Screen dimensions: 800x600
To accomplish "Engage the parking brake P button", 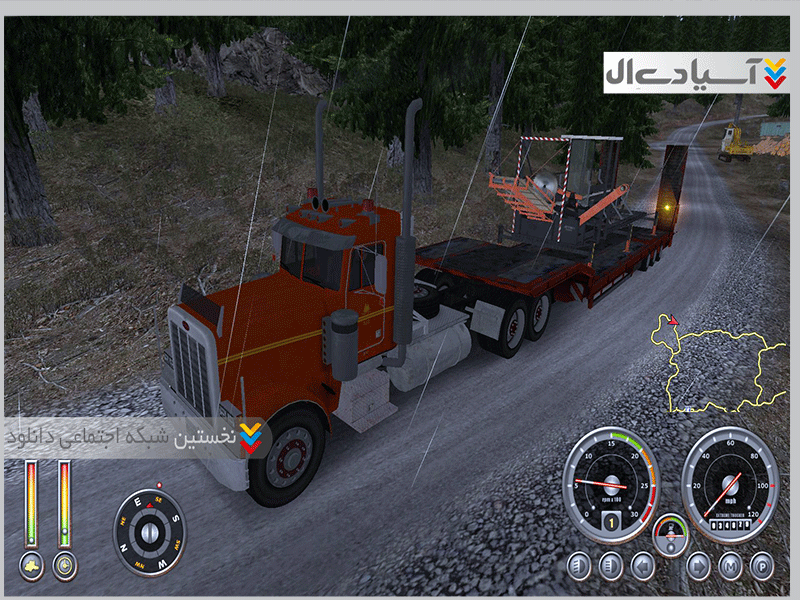I will 762,567.
